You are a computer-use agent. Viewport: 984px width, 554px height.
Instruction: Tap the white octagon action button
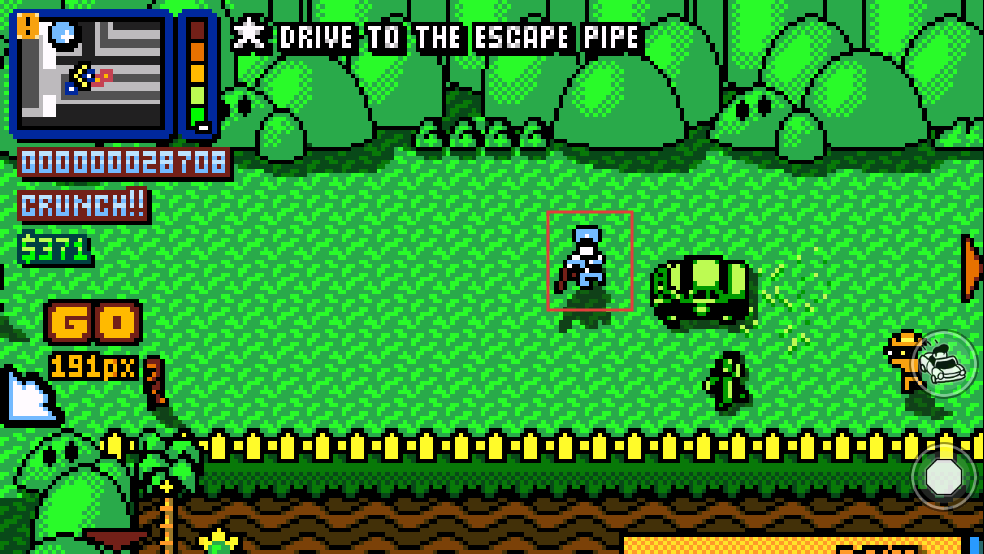944,477
